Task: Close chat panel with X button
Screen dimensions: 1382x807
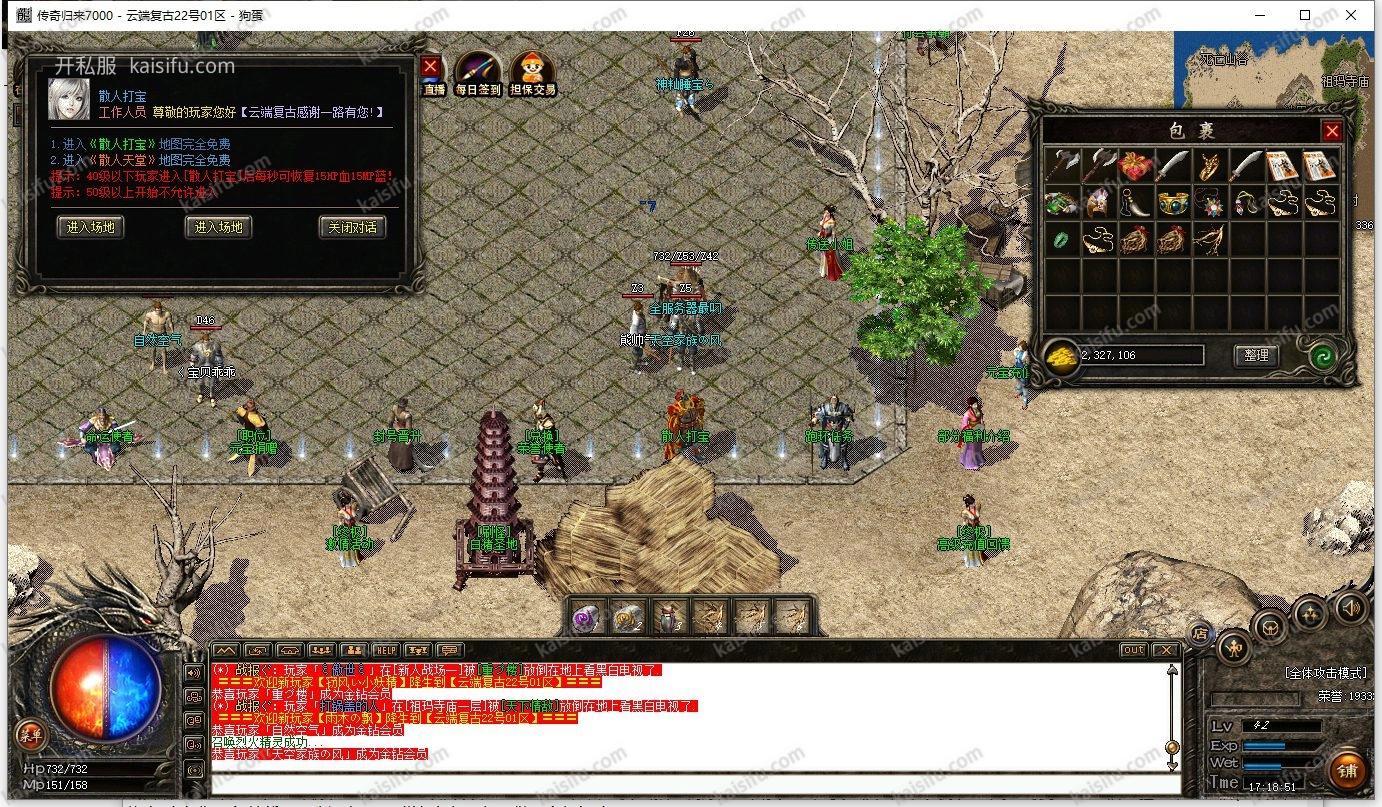Action: point(1165,650)
